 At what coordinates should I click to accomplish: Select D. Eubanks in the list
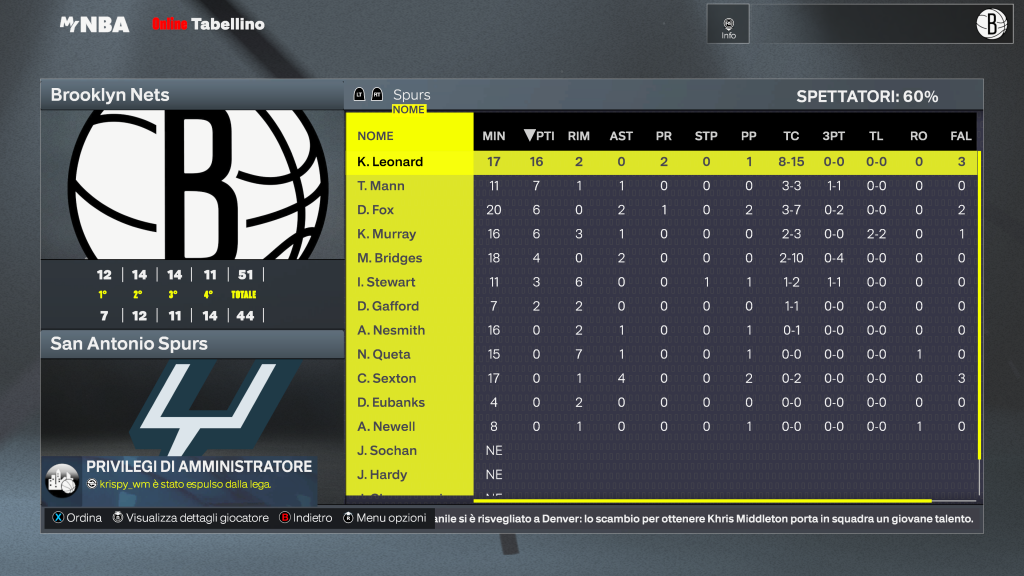pyautogui.click(x=391, y=402)
